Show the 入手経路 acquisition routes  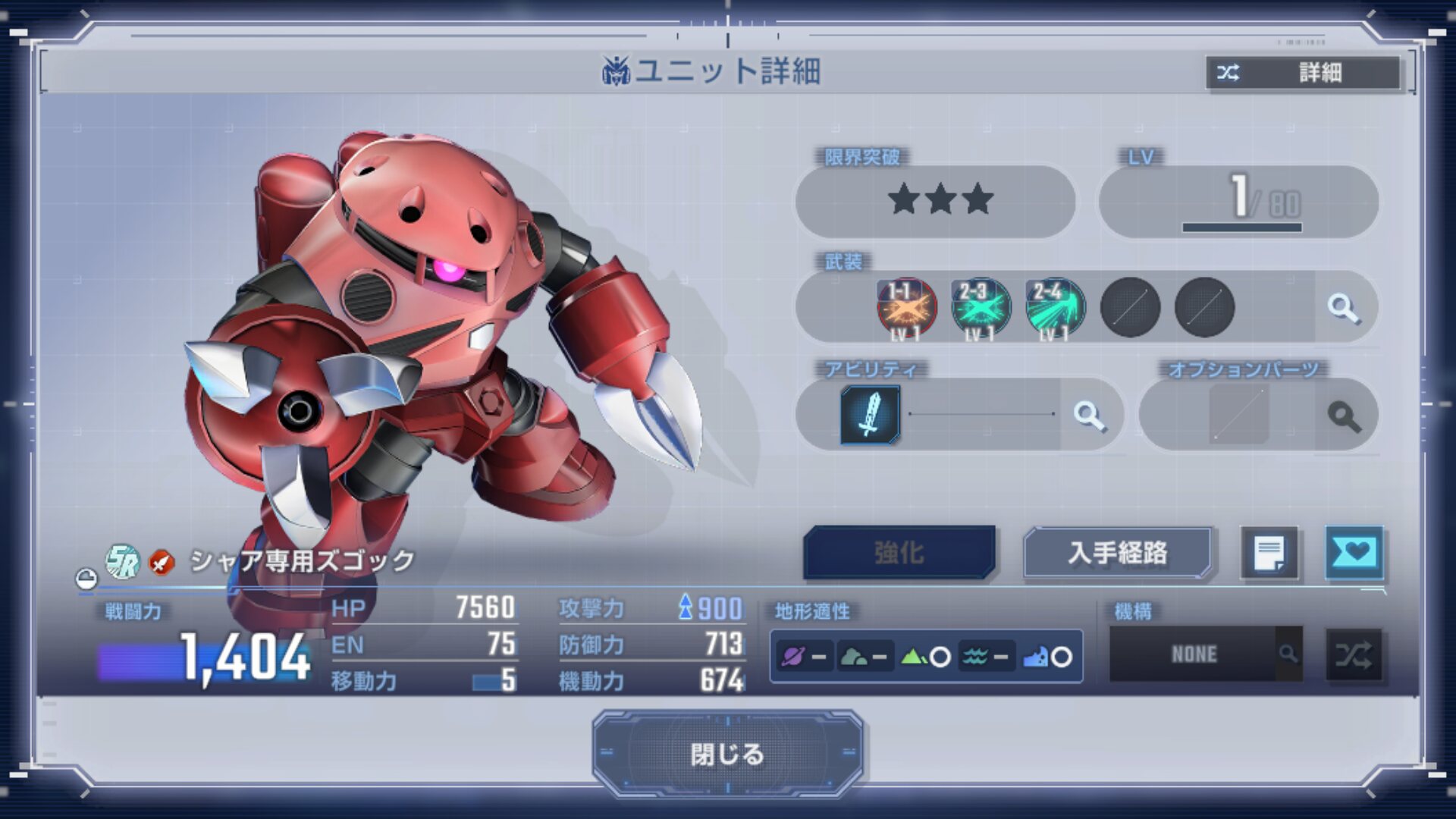[x=1118, y=553]
